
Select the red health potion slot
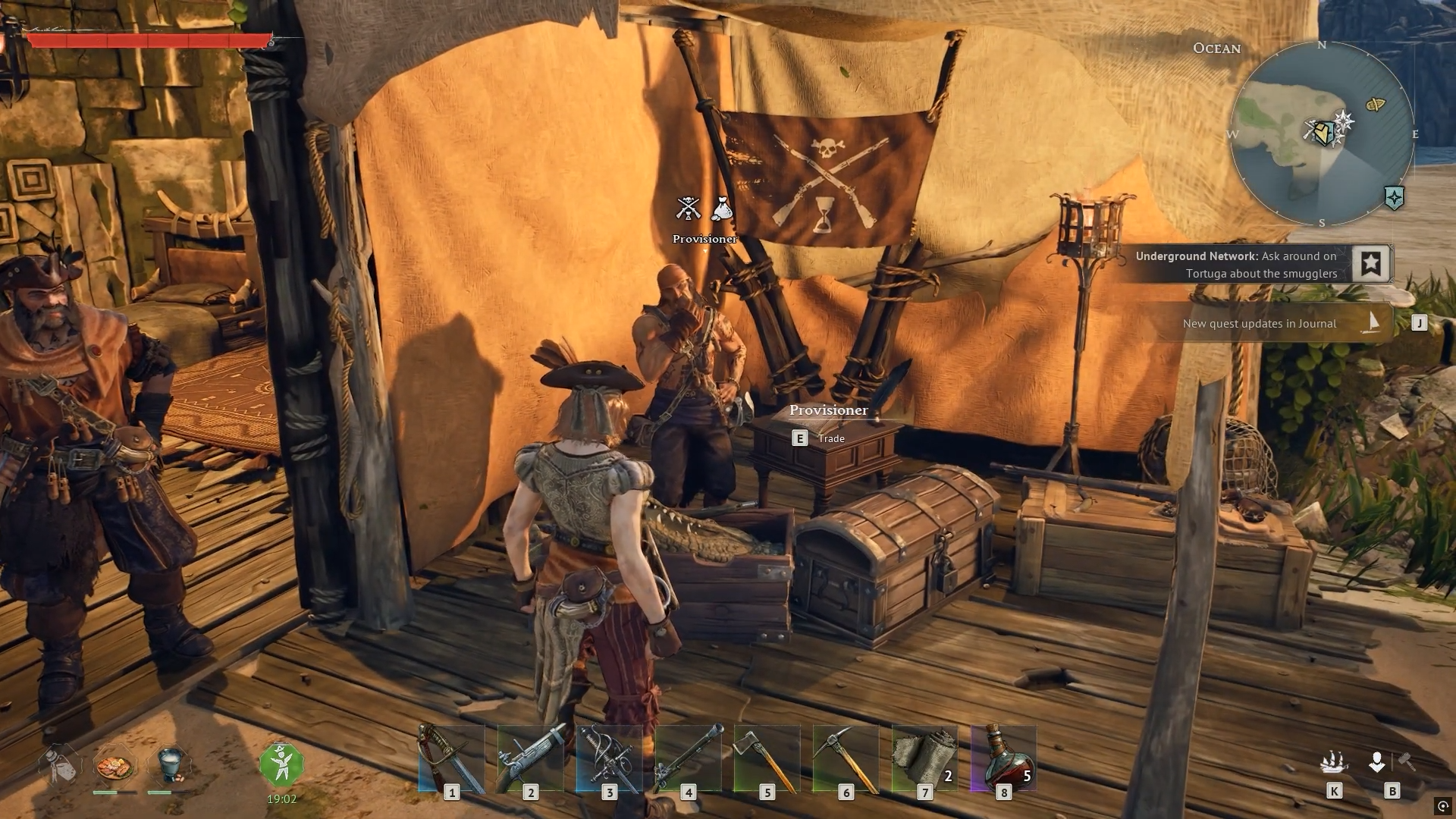pyautogui.click(x=1003, y=758)
